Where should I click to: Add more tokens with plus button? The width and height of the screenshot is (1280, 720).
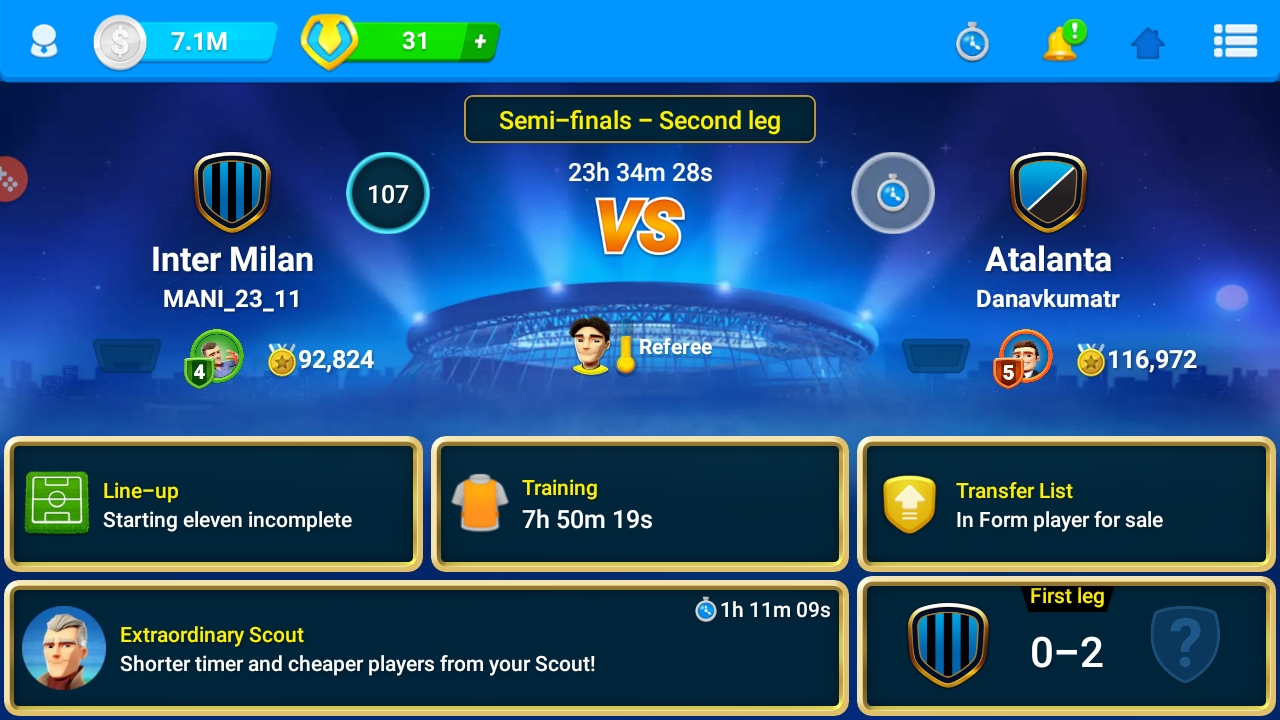(480, 42)
